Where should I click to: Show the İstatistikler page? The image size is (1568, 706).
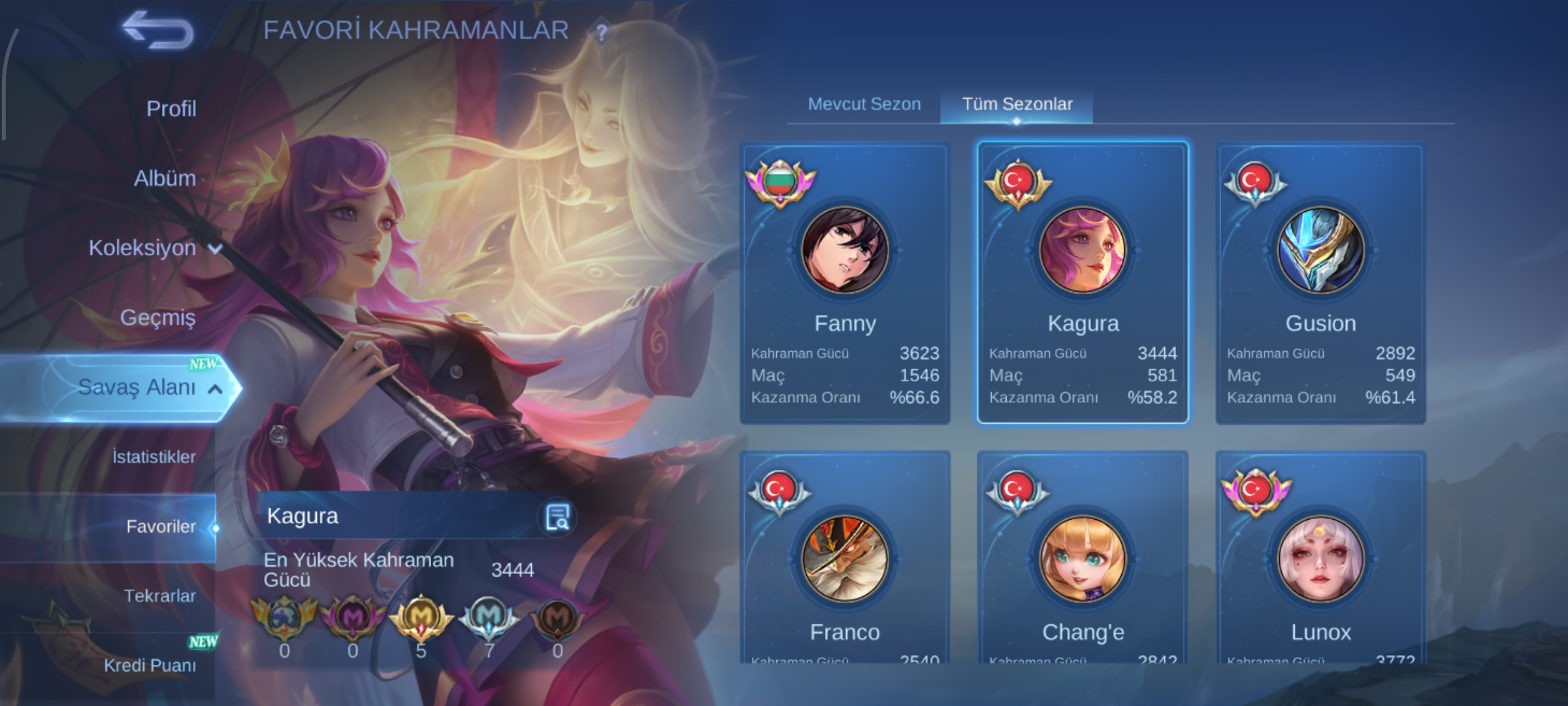click(154, 457)
